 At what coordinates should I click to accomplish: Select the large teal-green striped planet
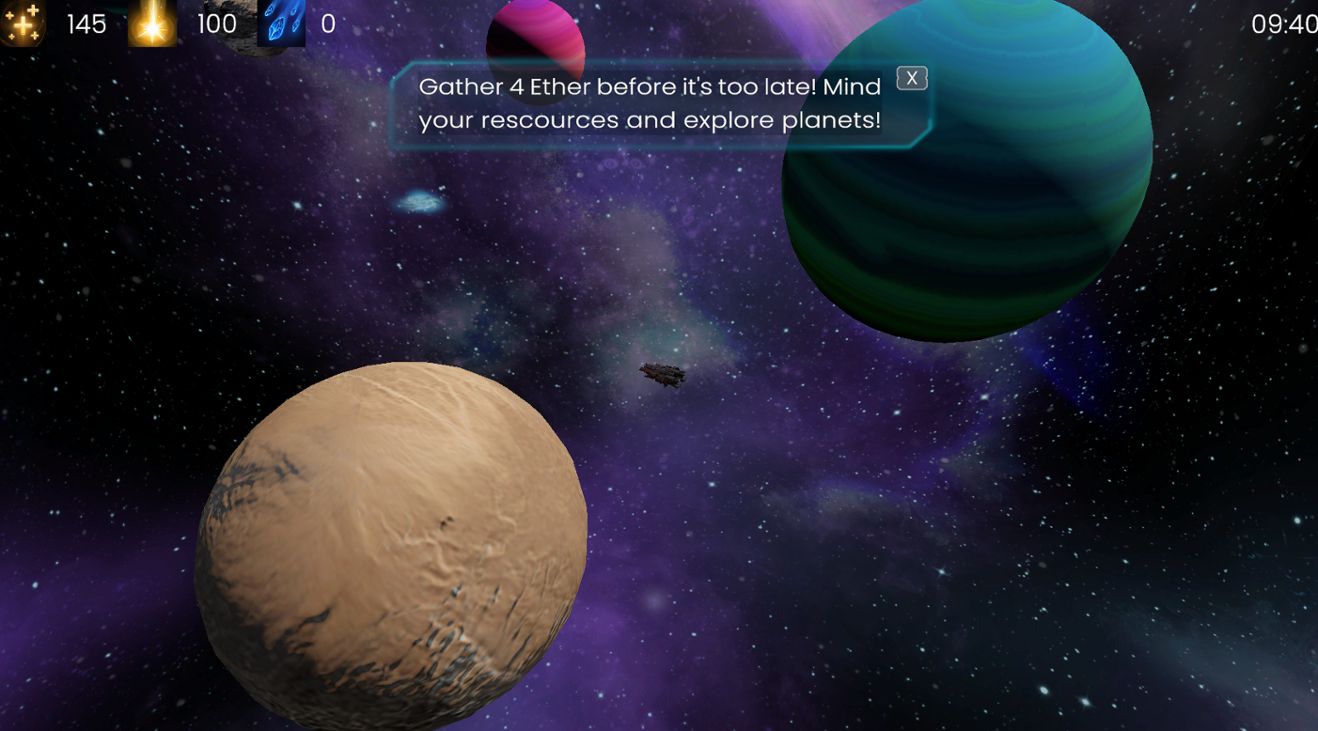point(965,170)
